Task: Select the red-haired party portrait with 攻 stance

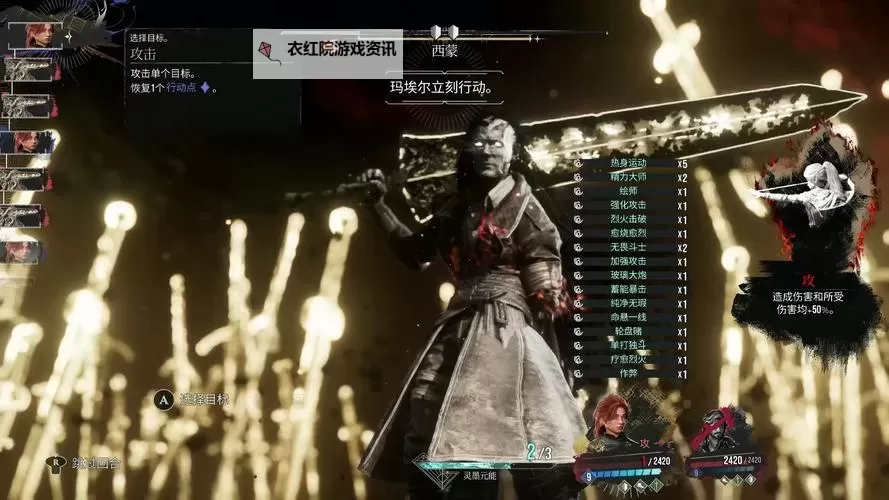Action: pyautogui.click(x=611, y=422)
